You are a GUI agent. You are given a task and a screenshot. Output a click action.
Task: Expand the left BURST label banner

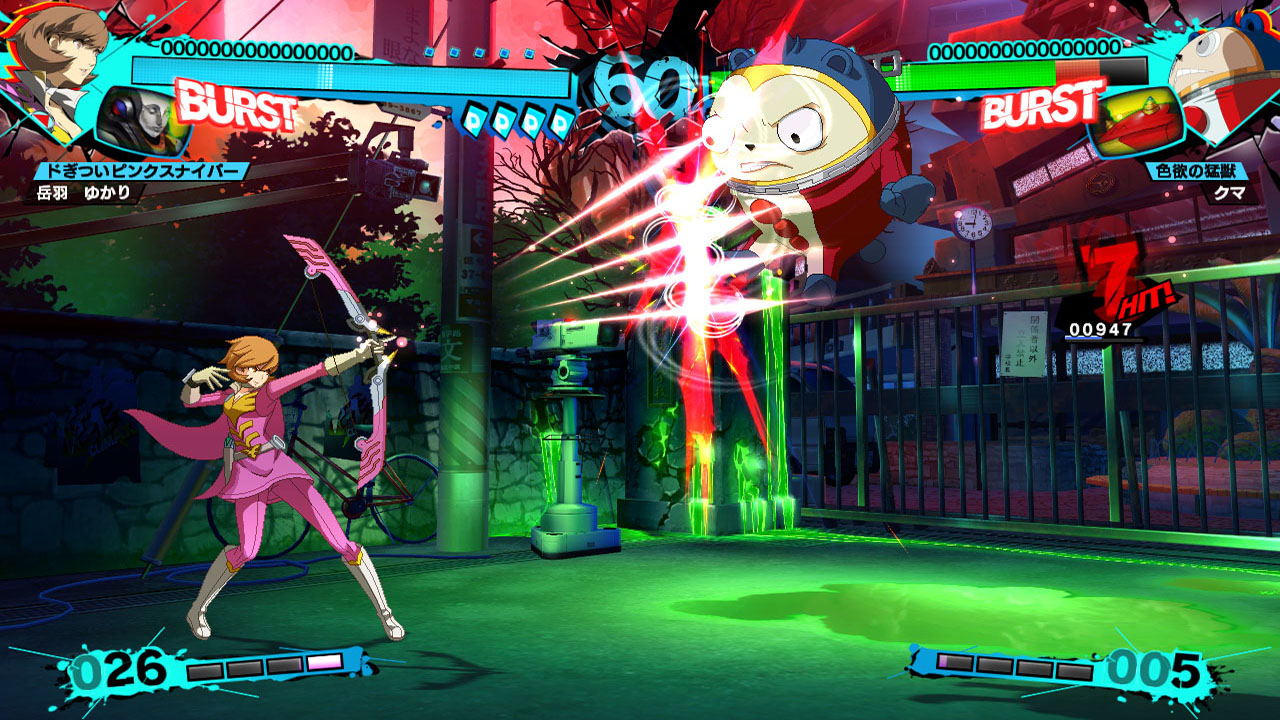click(x=237, y=103)
